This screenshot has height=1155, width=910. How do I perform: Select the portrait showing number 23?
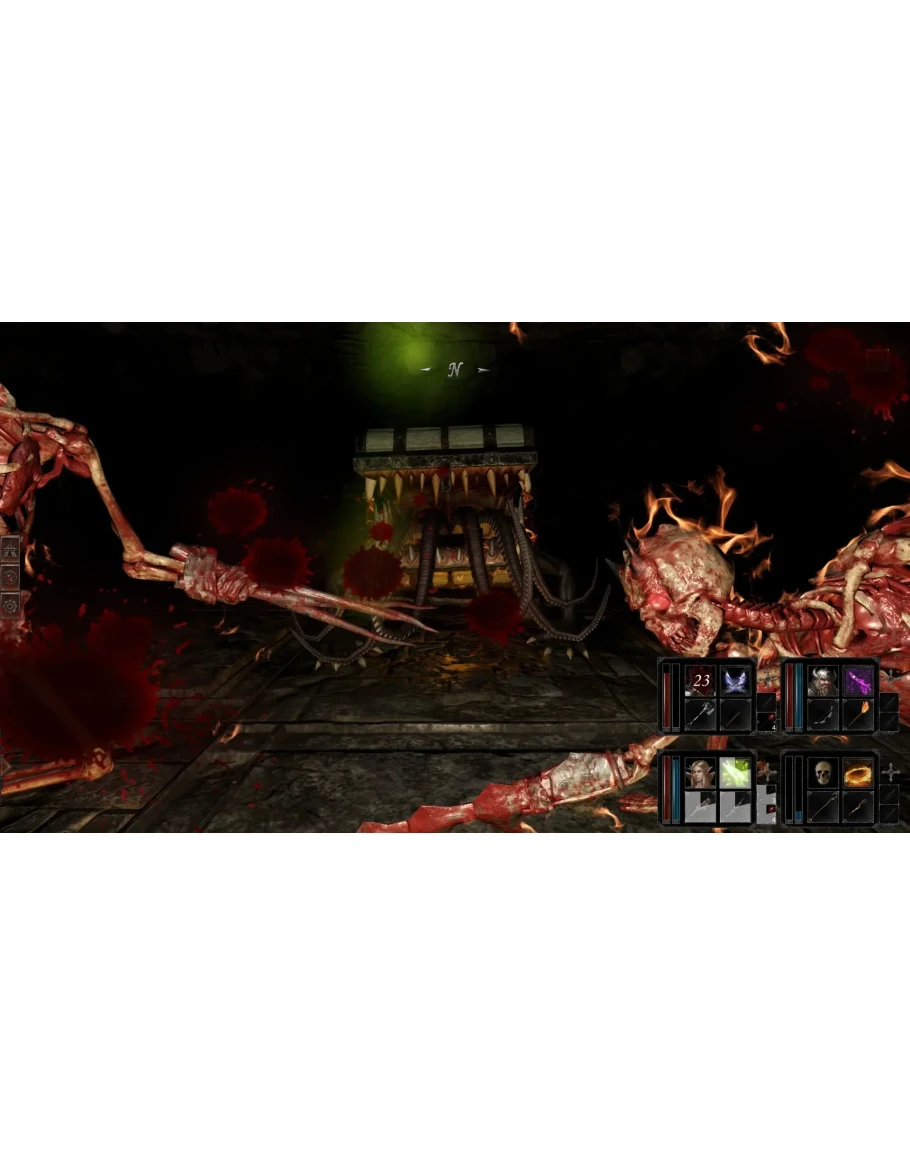701,681
